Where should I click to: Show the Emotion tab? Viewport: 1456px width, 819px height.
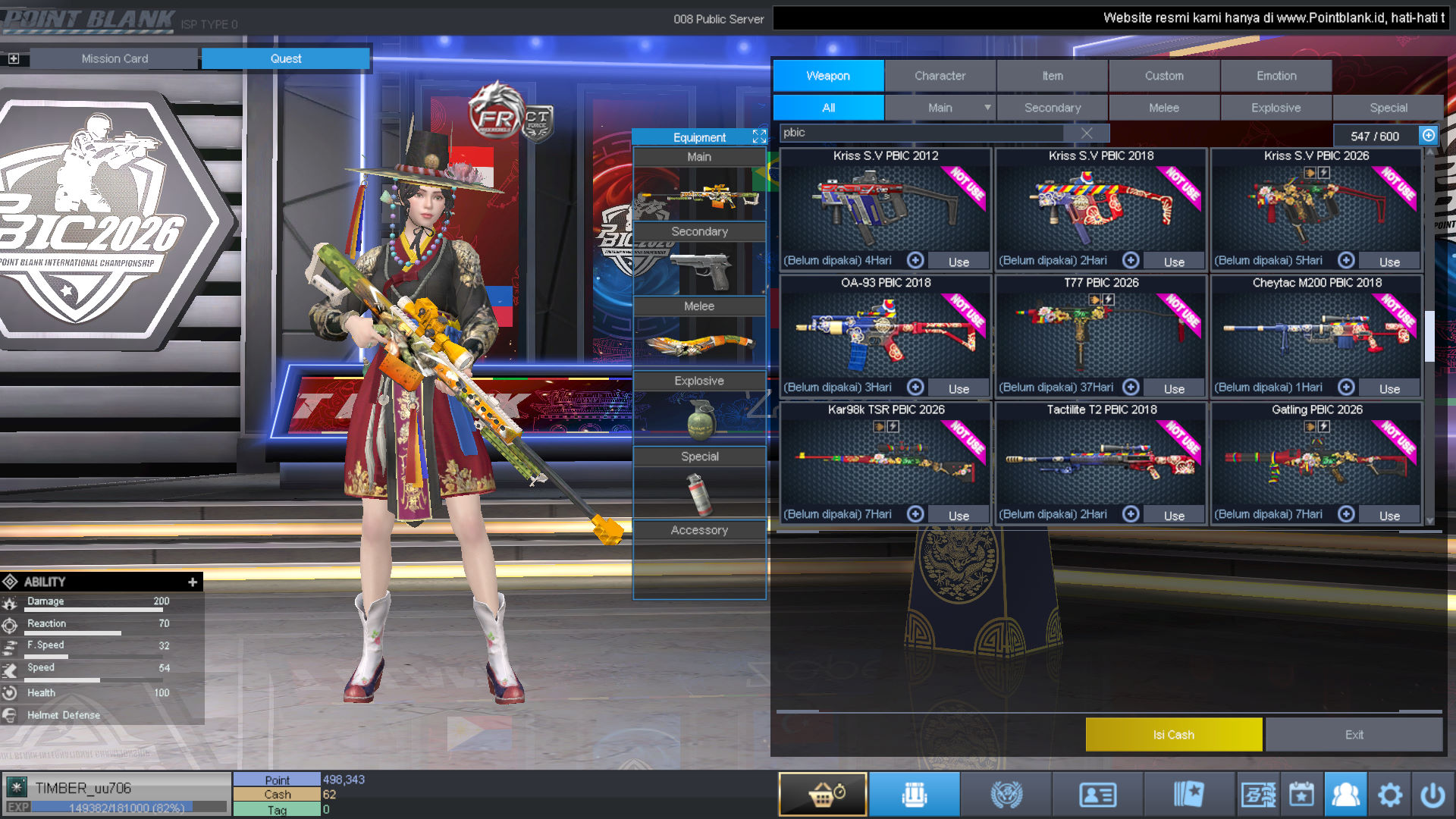coord(1276,76)
